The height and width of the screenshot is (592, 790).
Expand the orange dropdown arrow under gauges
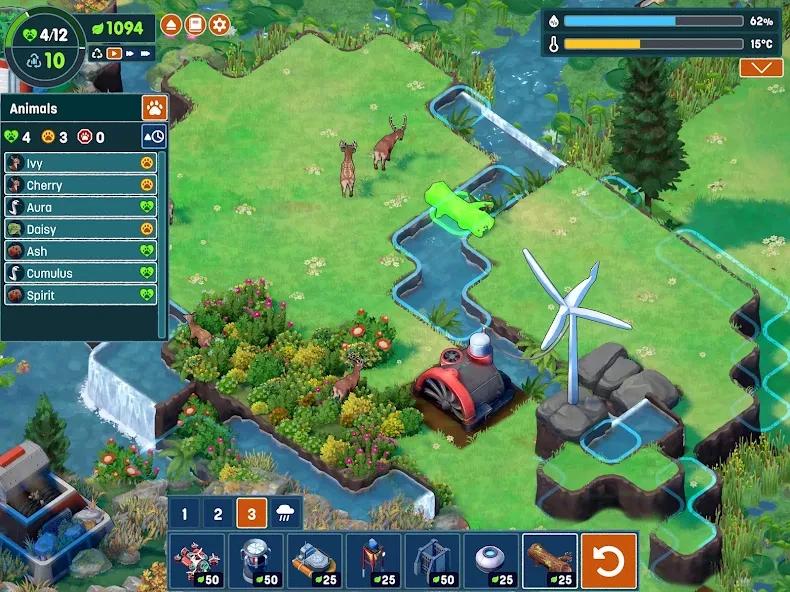[x=761, y=68]
